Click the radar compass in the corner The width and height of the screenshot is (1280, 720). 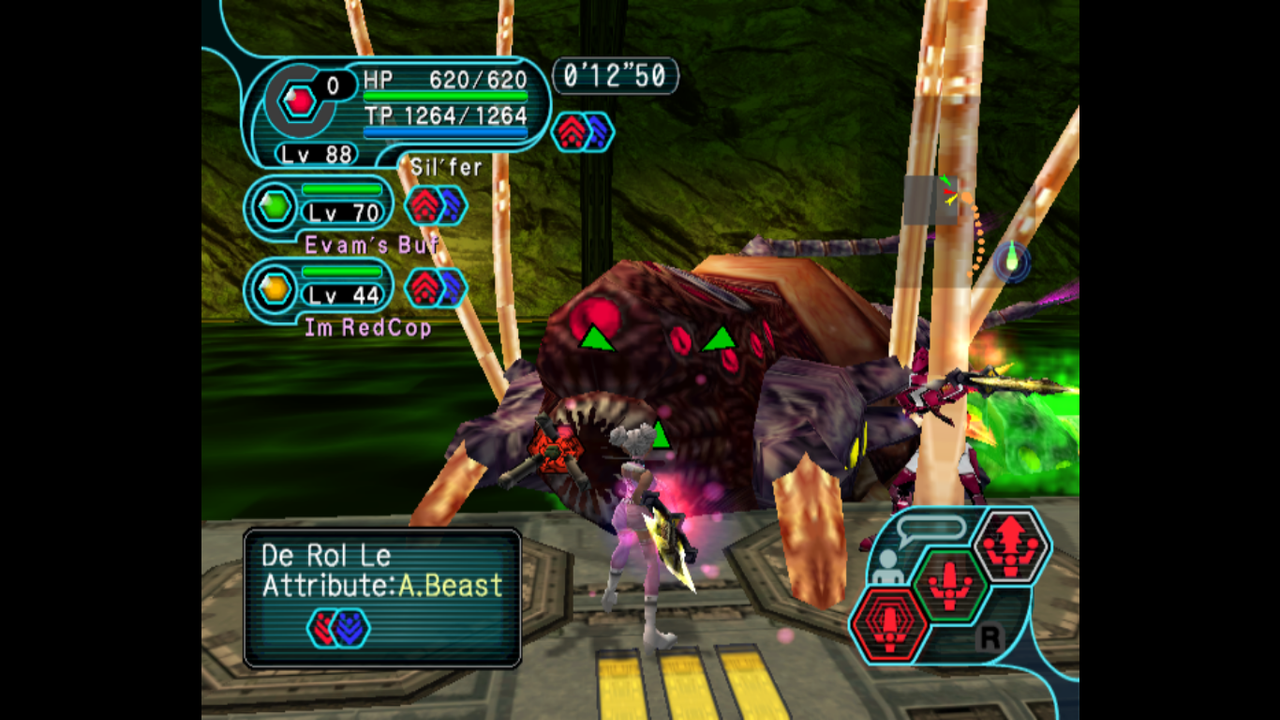(x=1012, y=260)
